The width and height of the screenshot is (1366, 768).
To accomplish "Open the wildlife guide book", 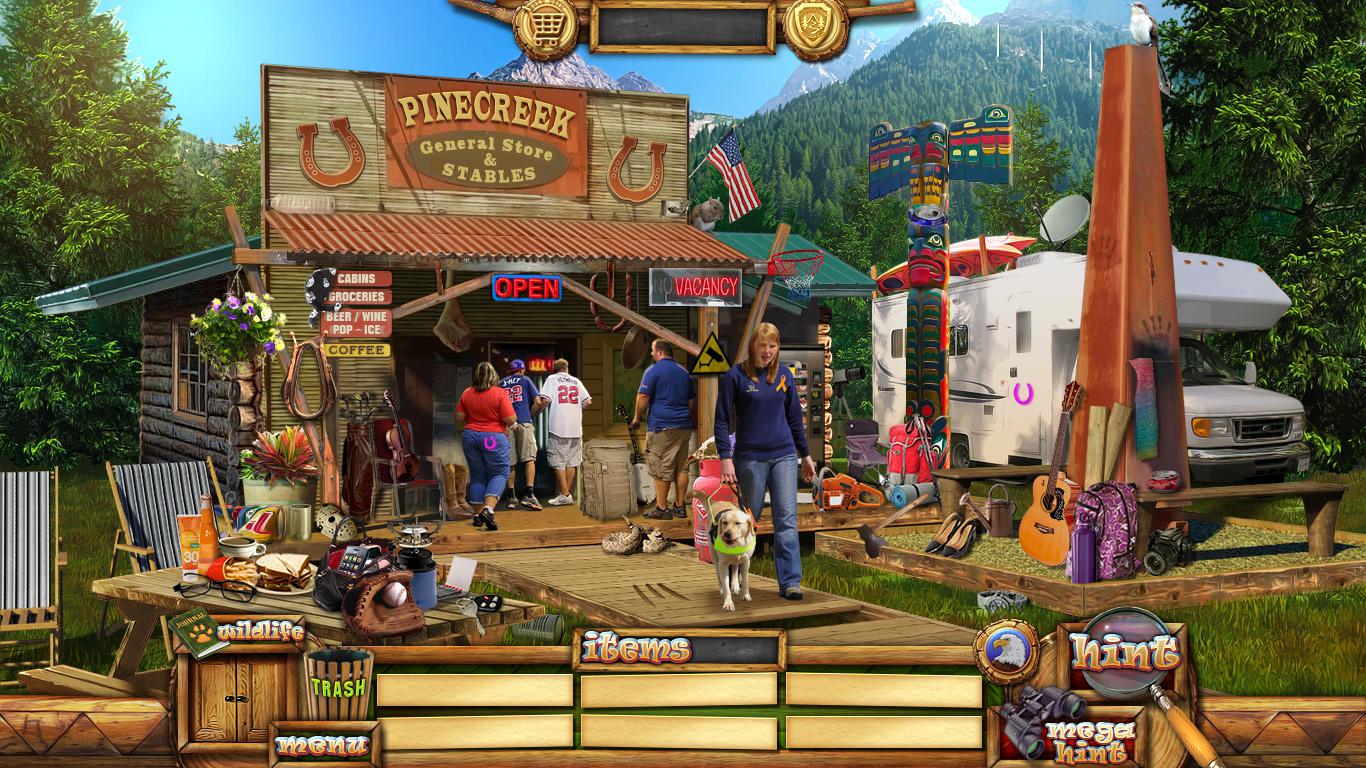I will 199,632.
